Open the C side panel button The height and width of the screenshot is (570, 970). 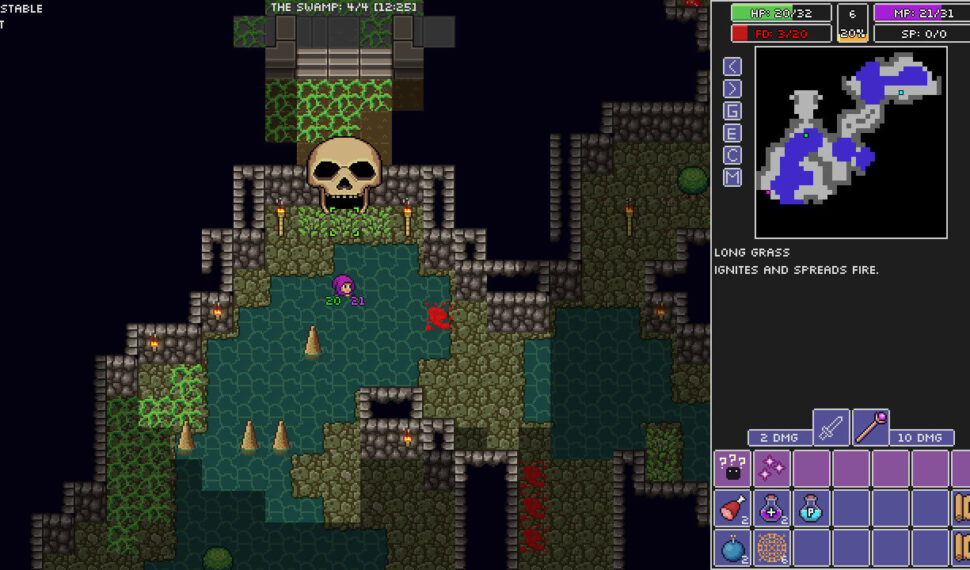click(733, 155)
